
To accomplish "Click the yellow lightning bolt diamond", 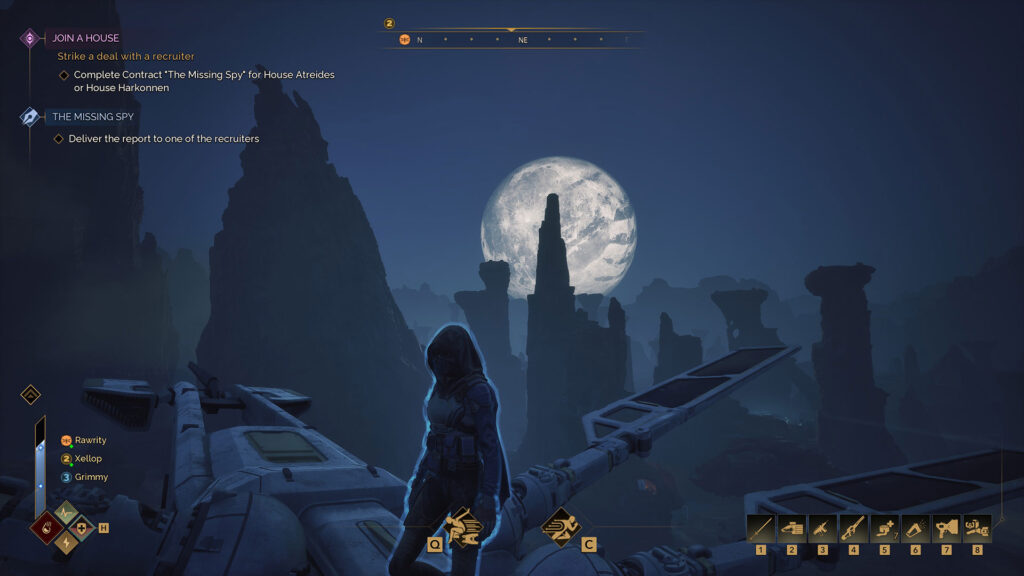I will (65, 543).
